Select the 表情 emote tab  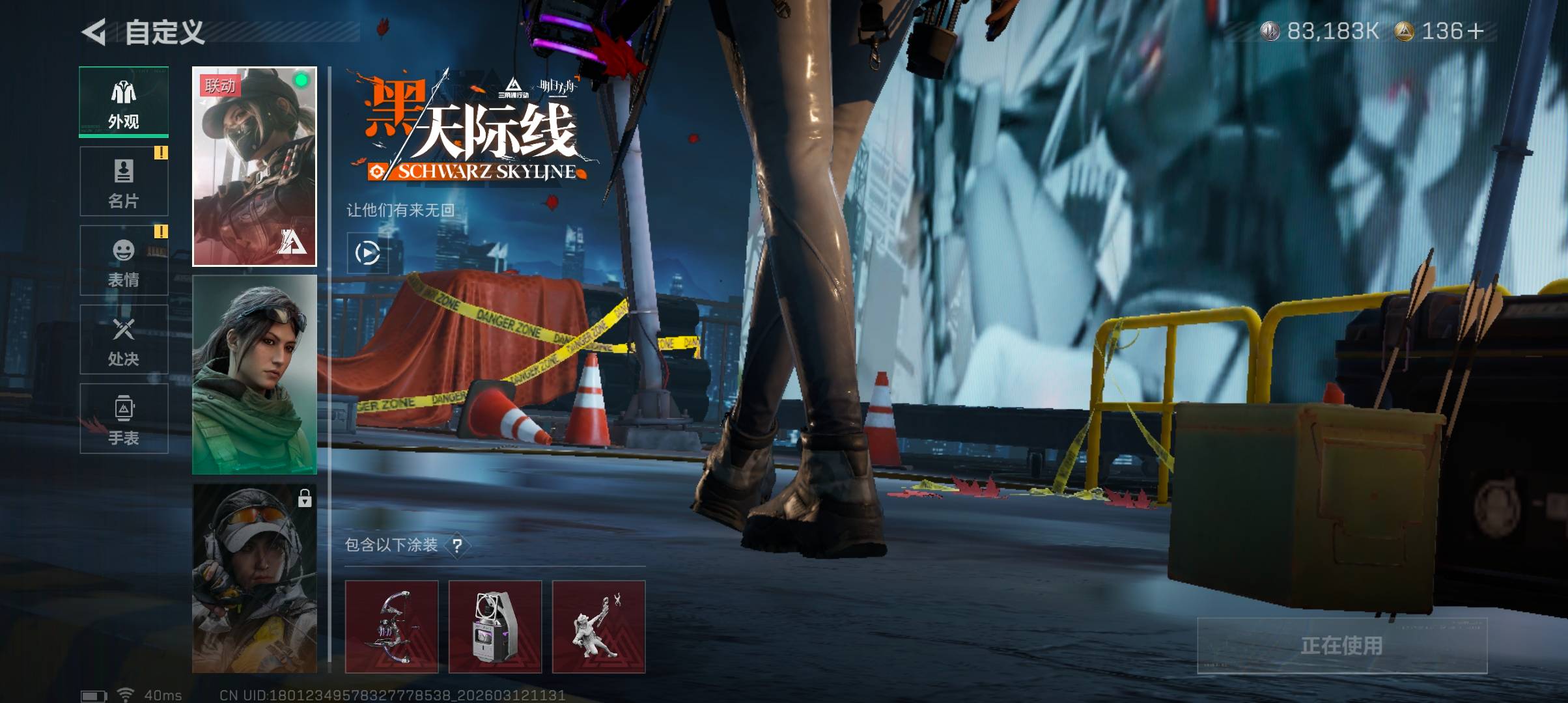pyautogui.click(x=124, y=260)
